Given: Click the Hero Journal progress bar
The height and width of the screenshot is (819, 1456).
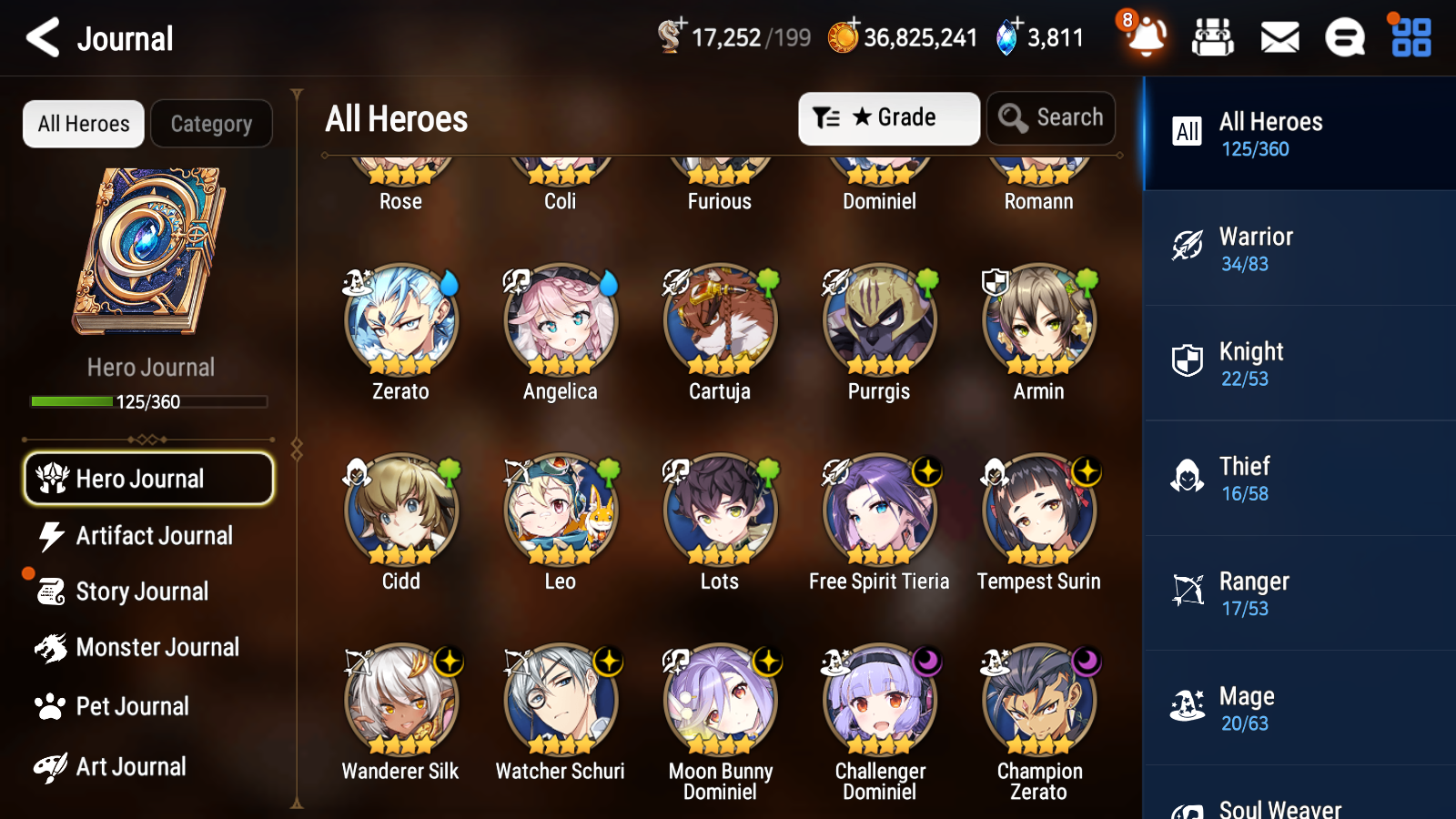Looking at the screenshot, I should [148, 400].
